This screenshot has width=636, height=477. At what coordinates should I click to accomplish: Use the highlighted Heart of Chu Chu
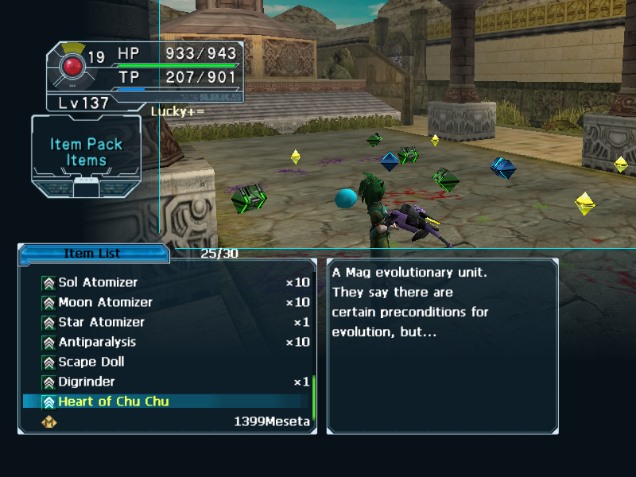[x=113, y=402]
